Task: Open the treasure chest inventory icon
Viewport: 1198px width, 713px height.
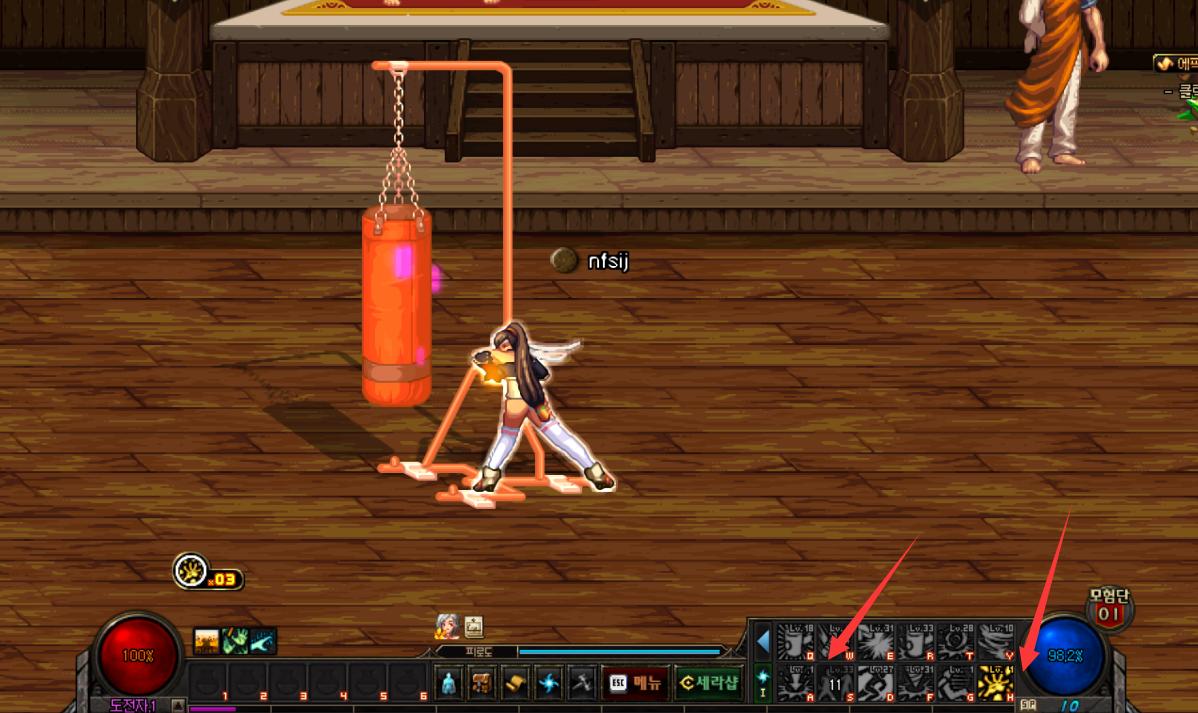Action: tap(482, 683)
